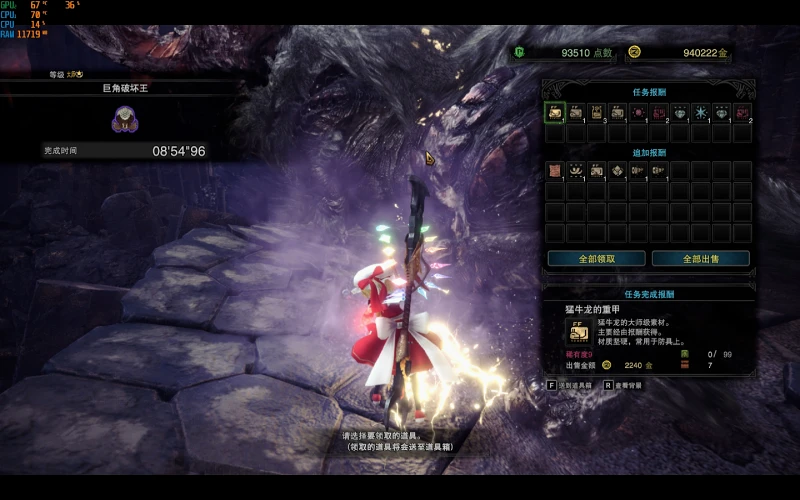Take the red hide in 追加报酬 rewards

555,170
